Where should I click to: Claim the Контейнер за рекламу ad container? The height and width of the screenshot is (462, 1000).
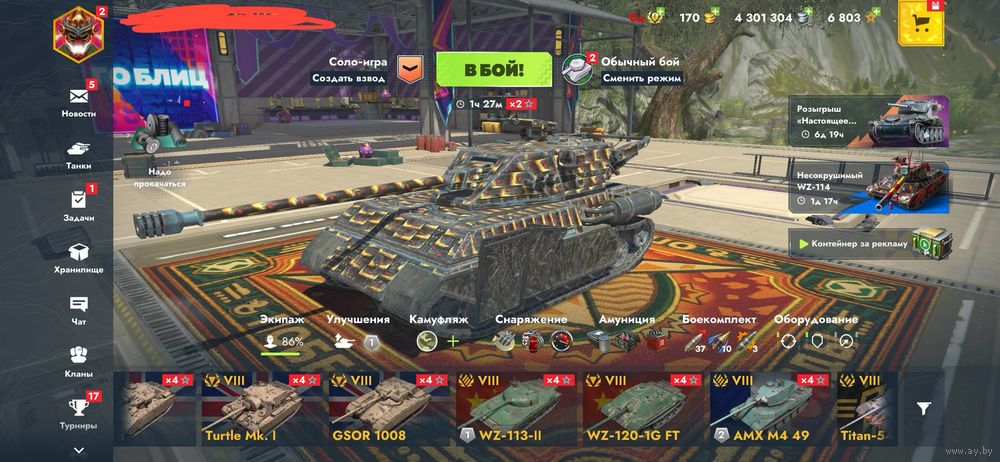pos(870,243)
